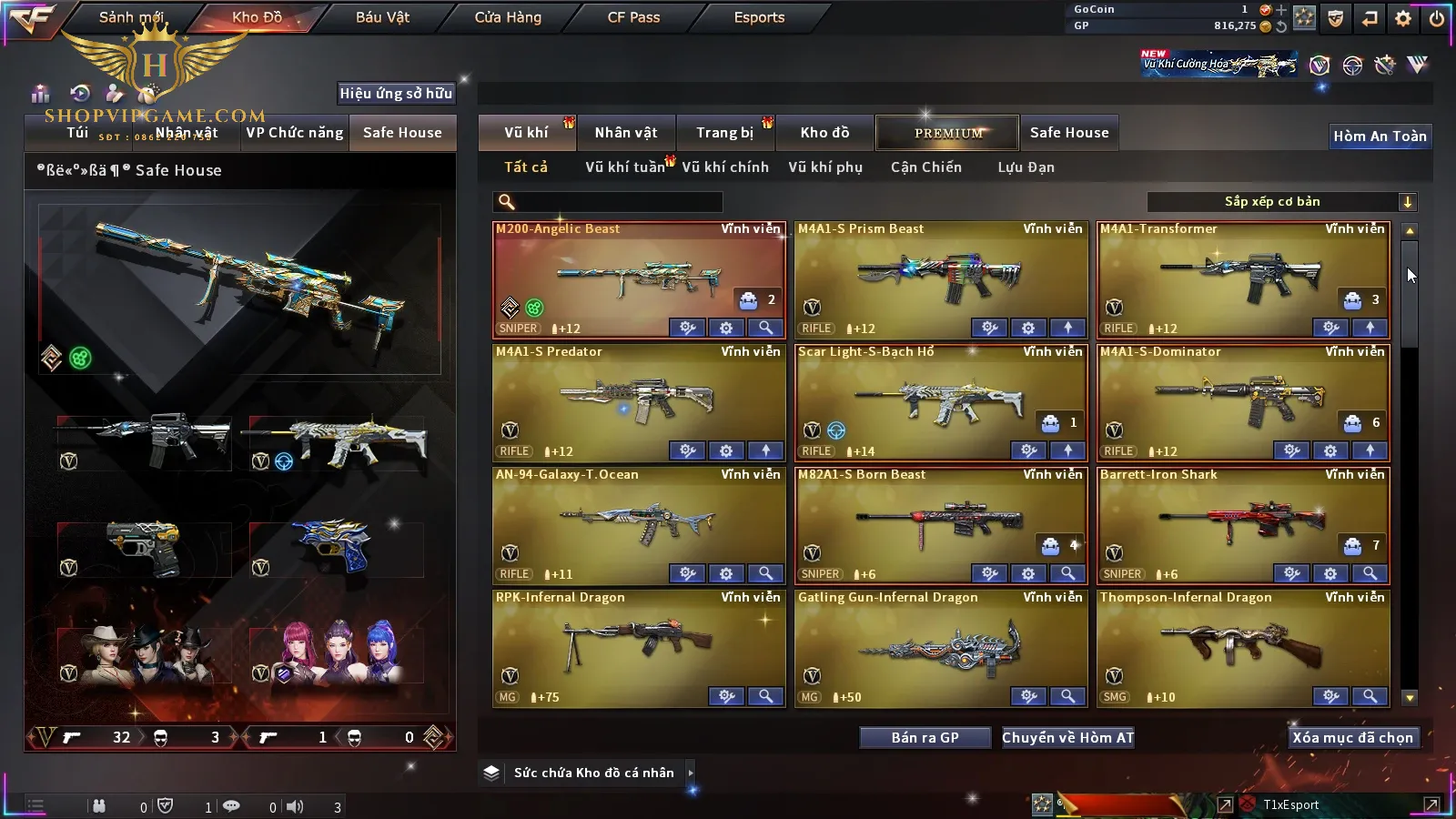Click Xóa mục đã chọn button
Image resolution: width=1456 pixels, height=819 pixels.
1352,738
